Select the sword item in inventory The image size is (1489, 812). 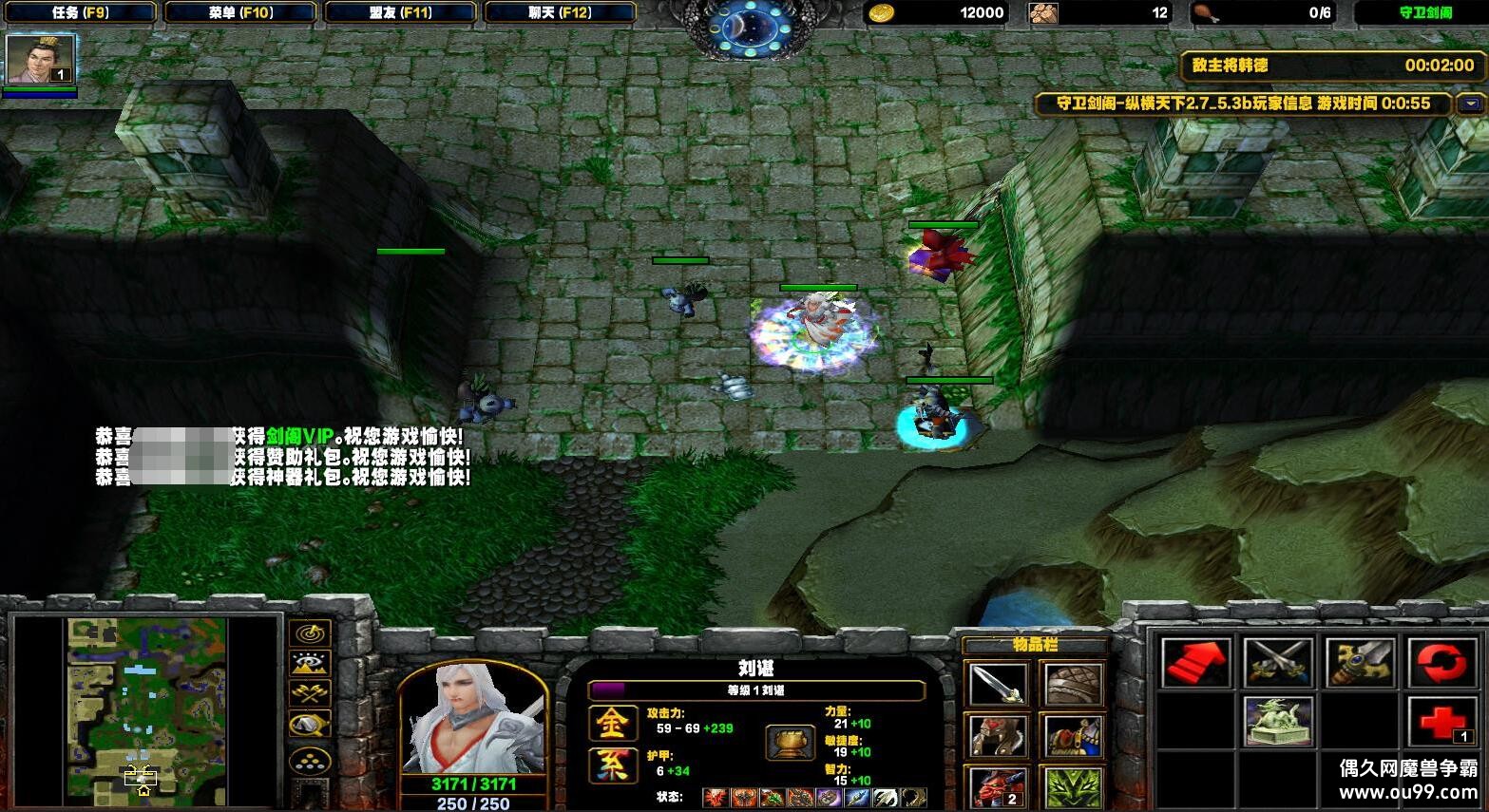point(997,684)
